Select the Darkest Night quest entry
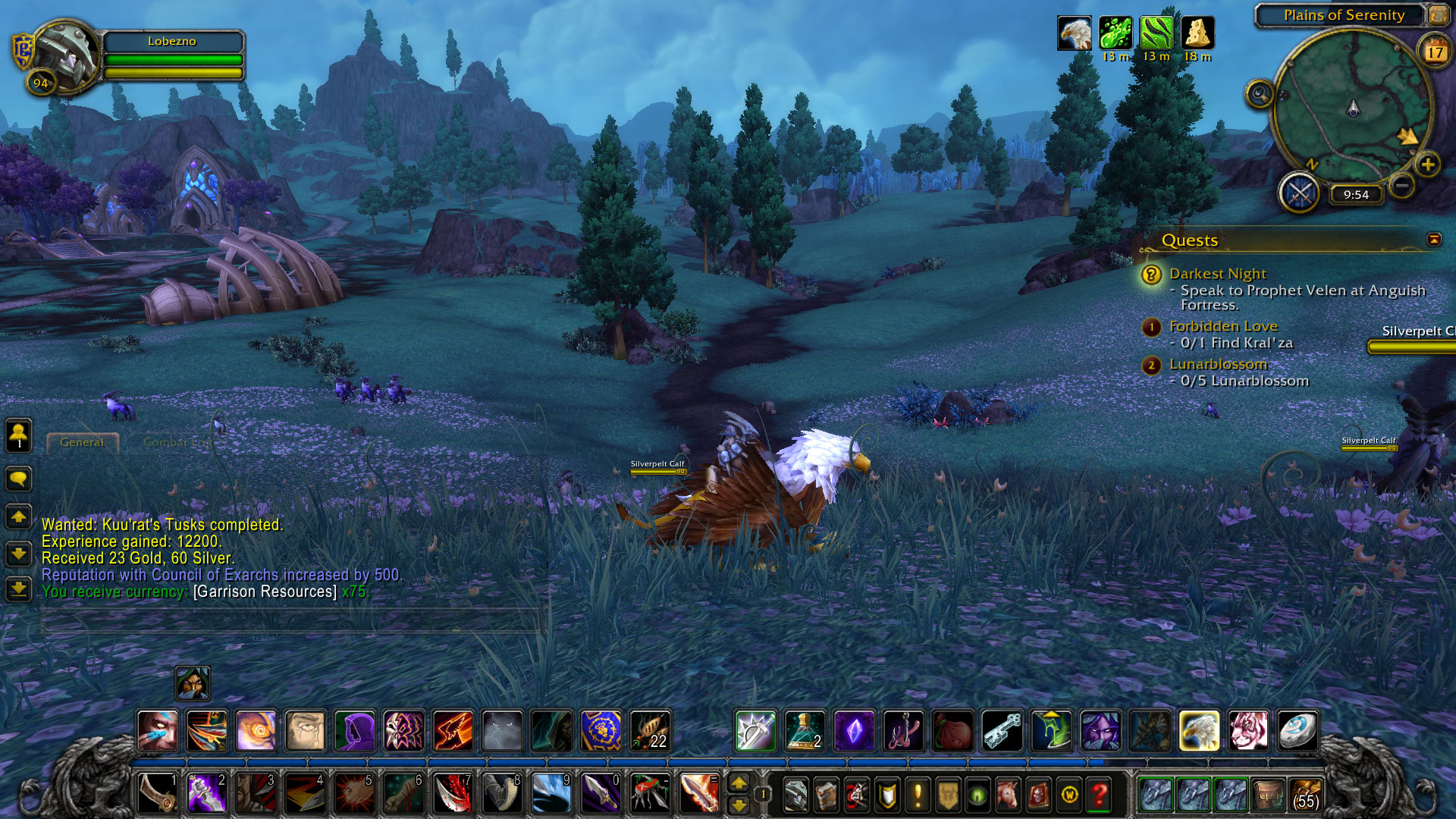Screen dimensions: 1456x819 click(x=1217, y=274)
